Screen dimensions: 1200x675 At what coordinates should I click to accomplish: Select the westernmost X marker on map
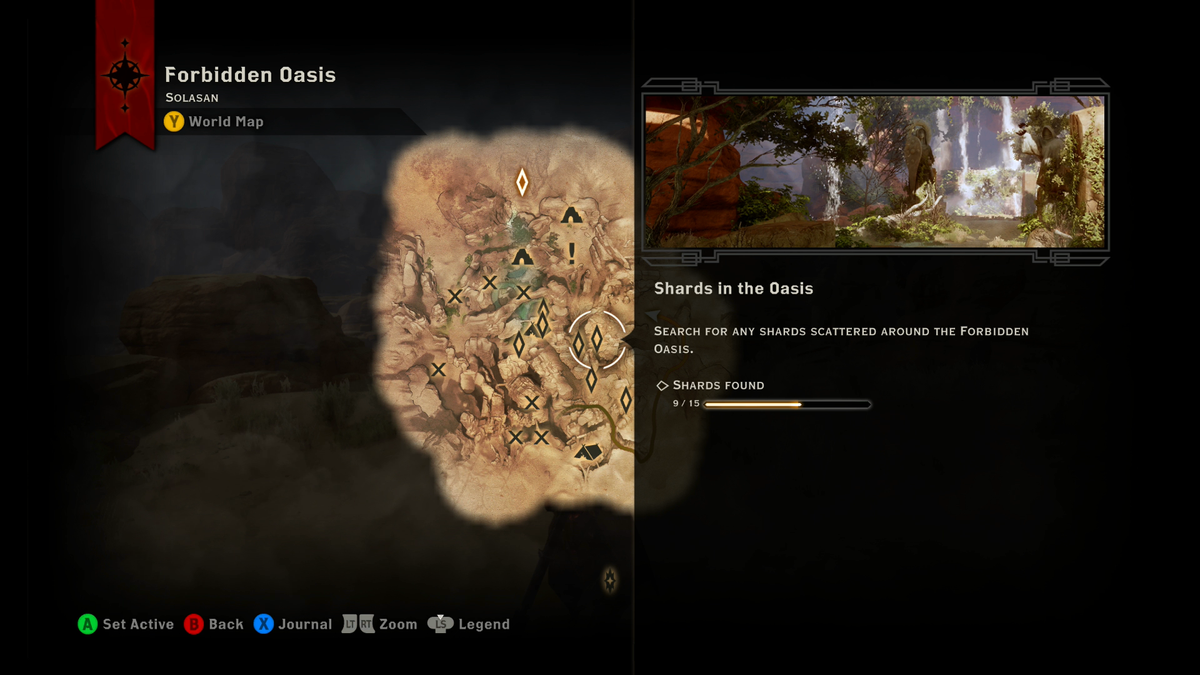coord(438,370)
